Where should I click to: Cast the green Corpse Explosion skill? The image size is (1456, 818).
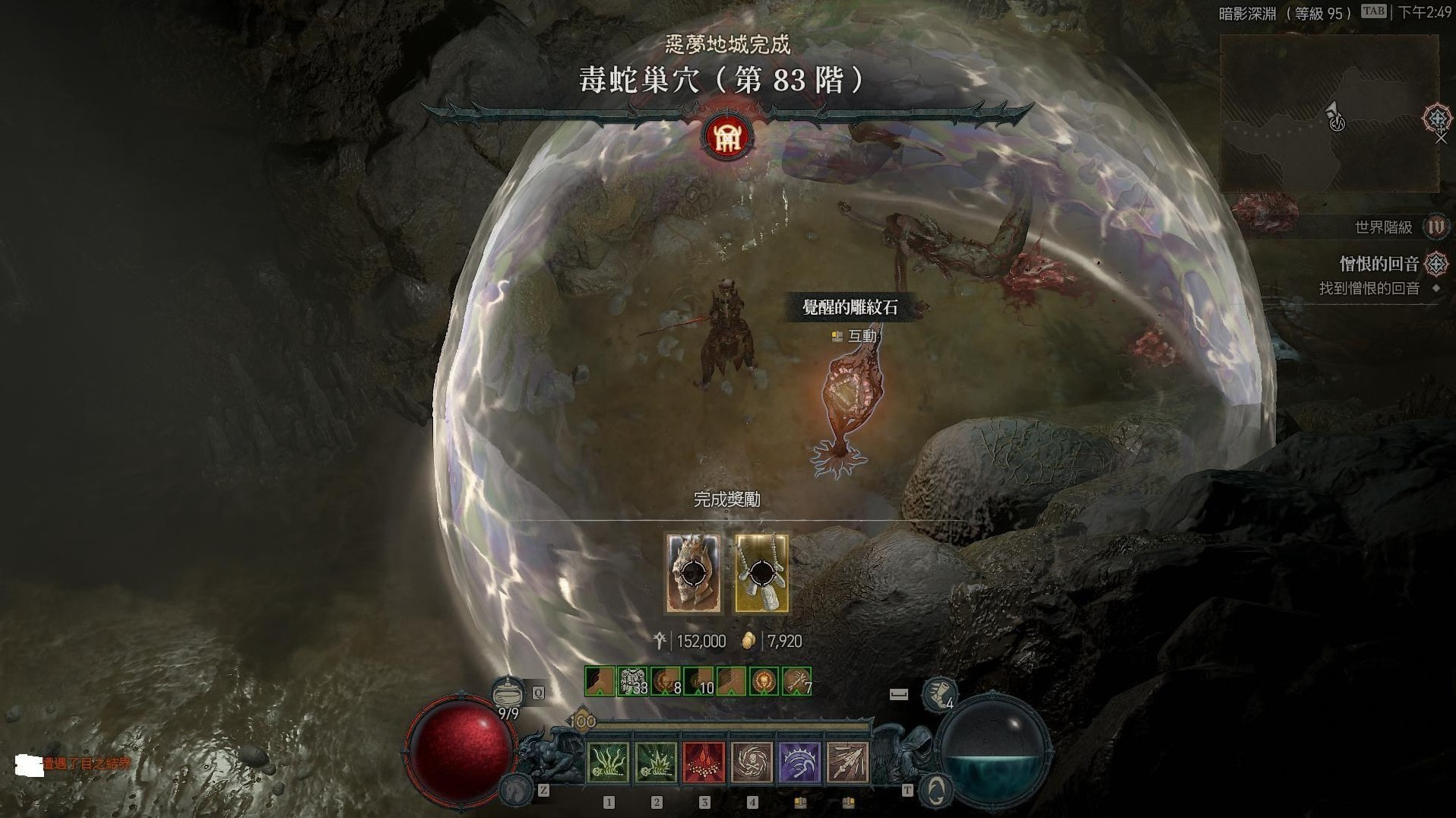click(x=656, y=762)
